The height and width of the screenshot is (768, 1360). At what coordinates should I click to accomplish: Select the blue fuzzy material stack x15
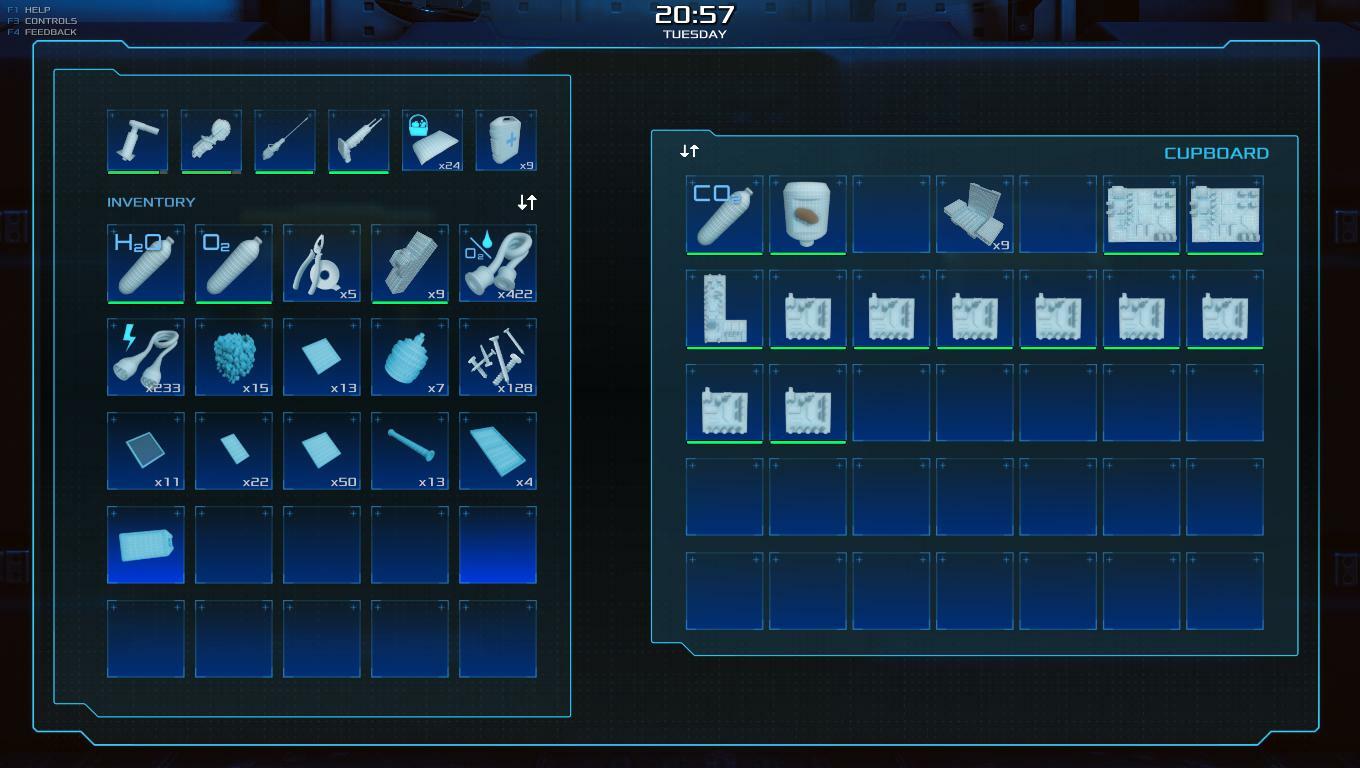(x=234, y=357)
